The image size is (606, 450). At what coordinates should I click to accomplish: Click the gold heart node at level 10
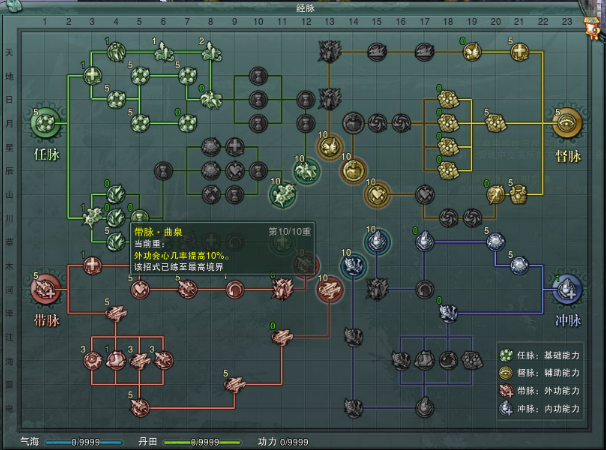pyautogui.click(x=376, y=193)
